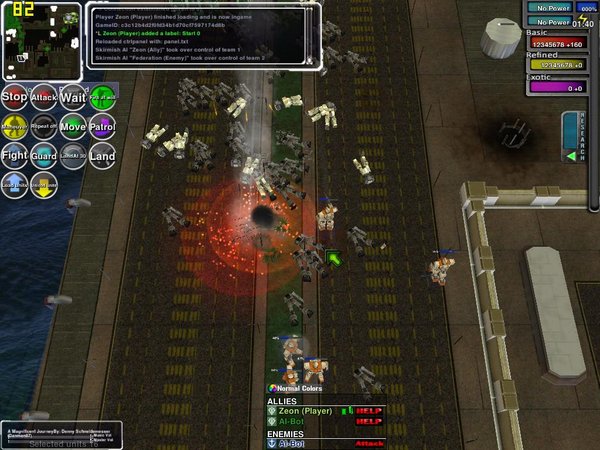
Task: Toggle the green Fire at will button
Action: tap(102, 97)
